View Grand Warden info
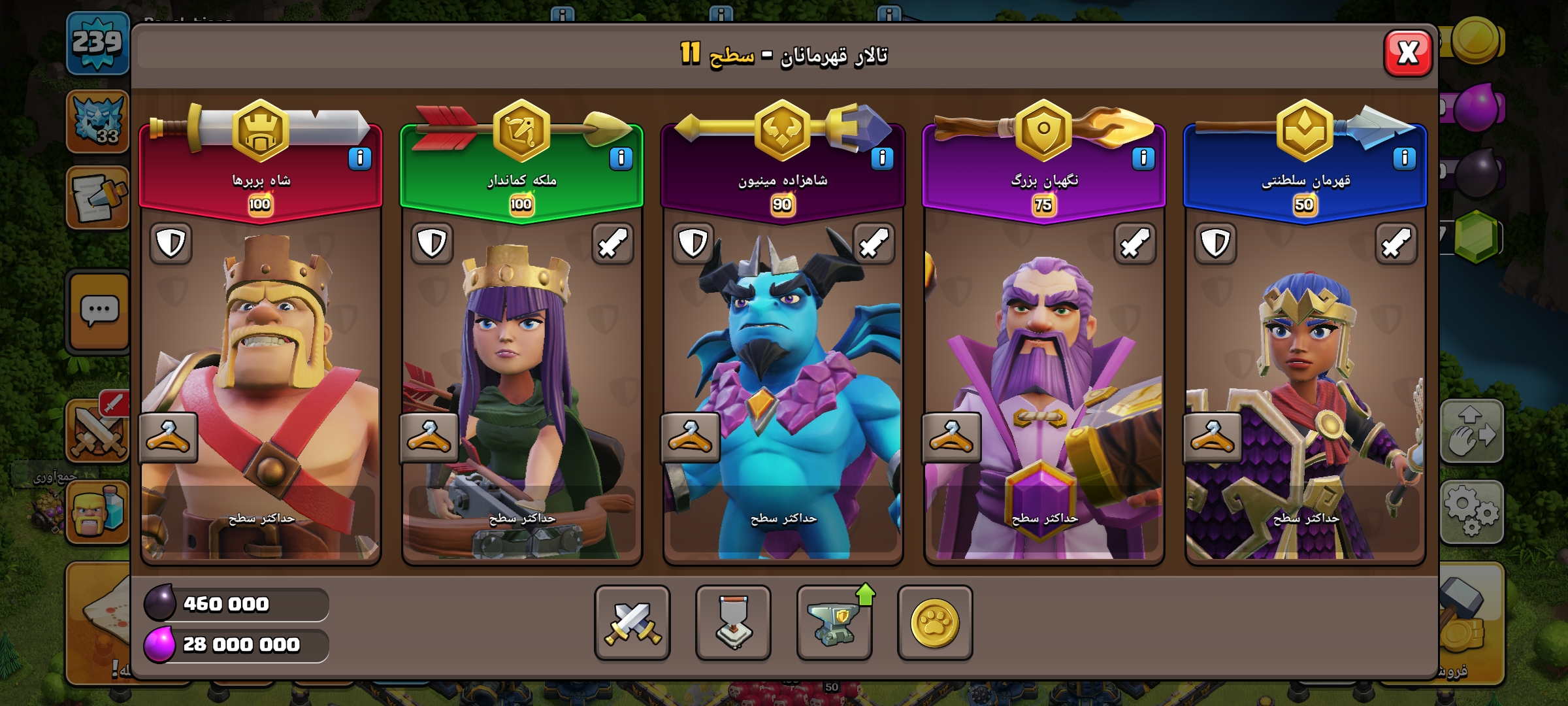1568x706 pixels. tap(1143, 159)
